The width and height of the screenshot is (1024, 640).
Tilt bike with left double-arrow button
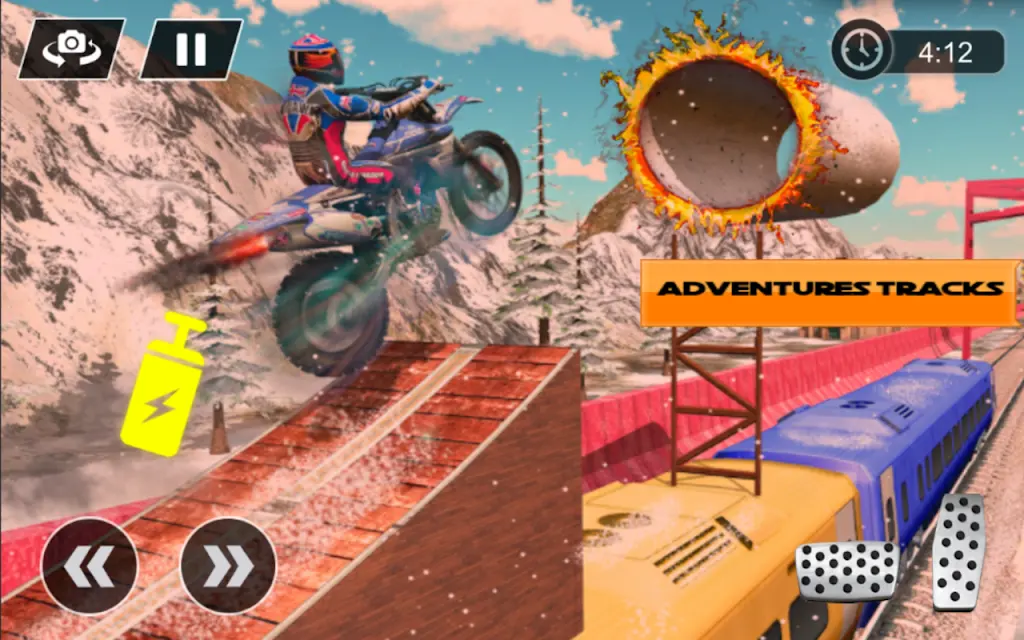(x=88, y=566)
